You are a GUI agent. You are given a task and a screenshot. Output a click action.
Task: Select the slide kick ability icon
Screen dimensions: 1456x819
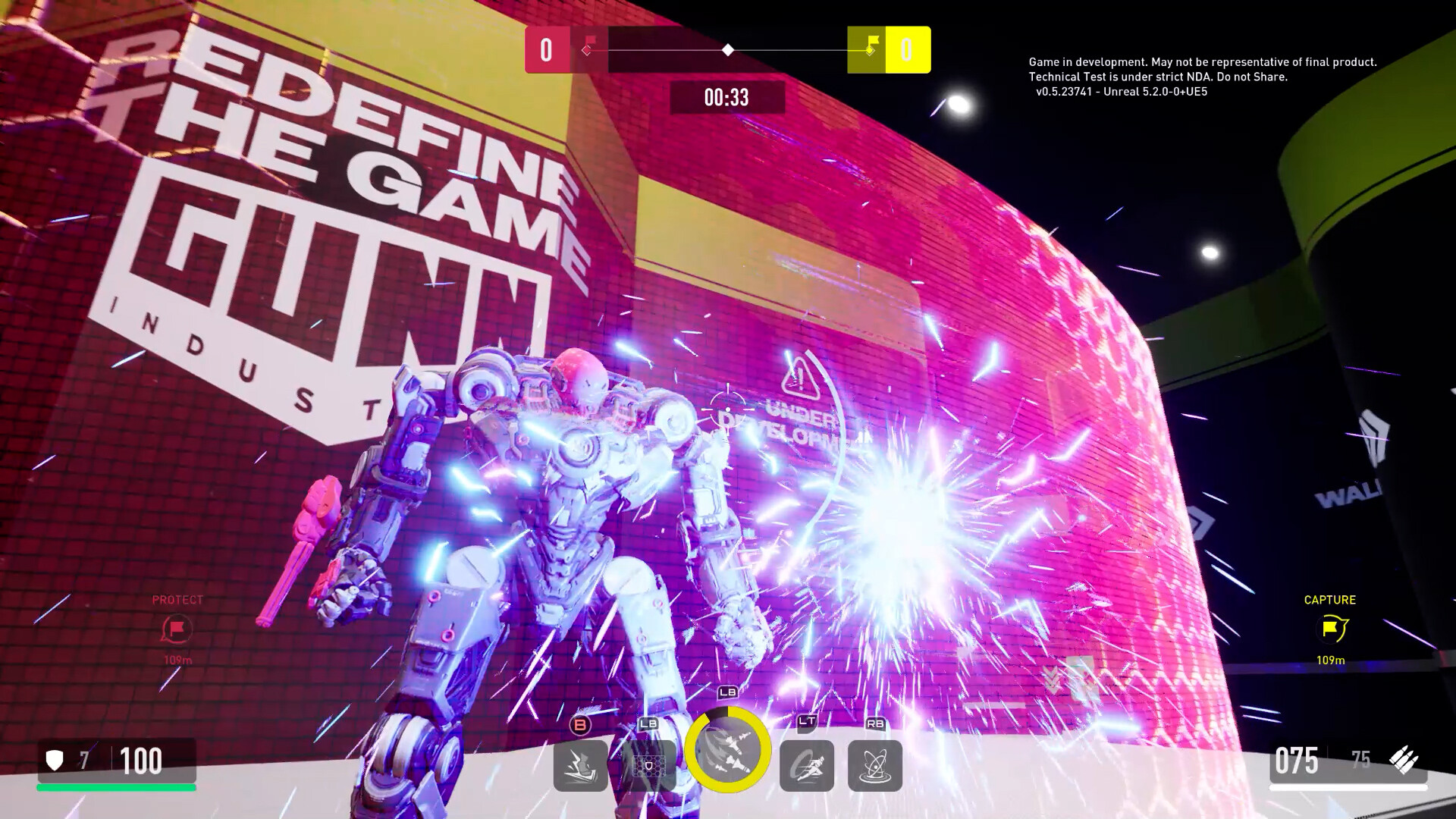tap(579, 766)
